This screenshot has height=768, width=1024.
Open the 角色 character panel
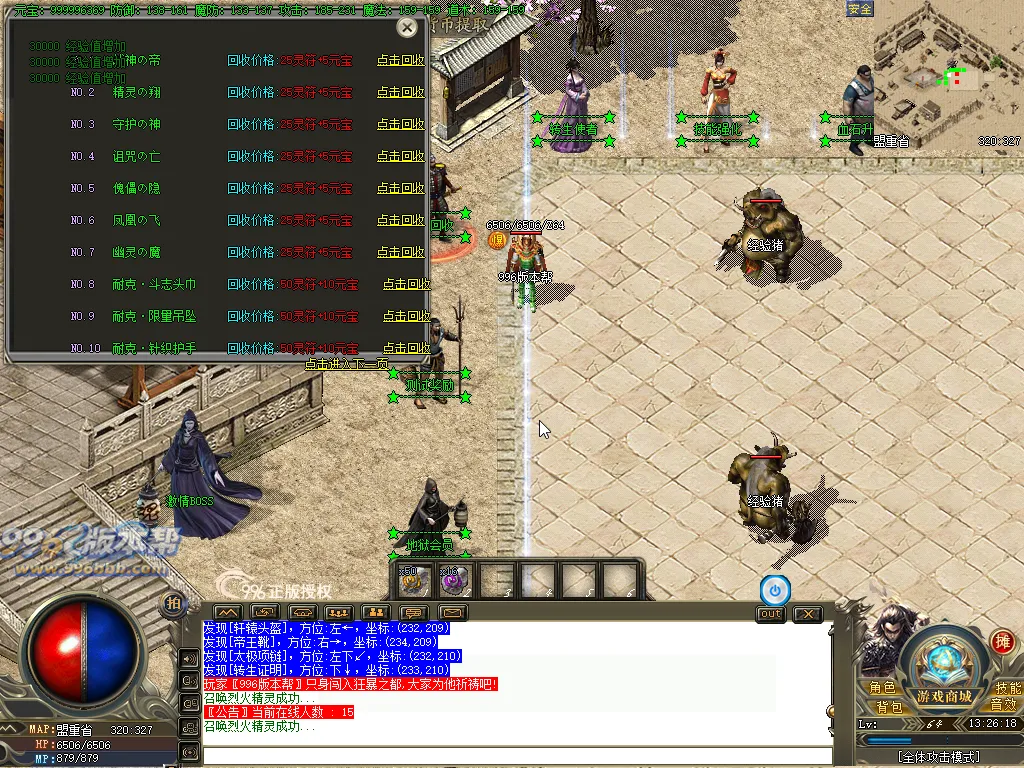[882, 688]
